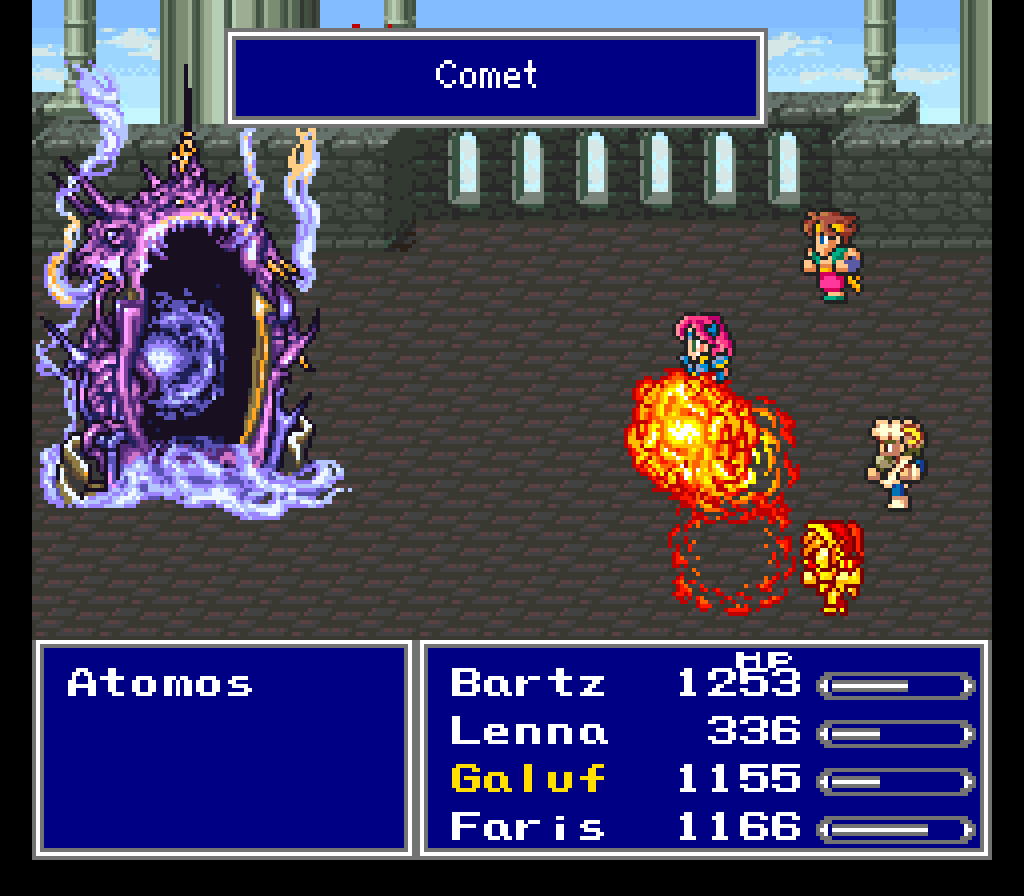Screen dimensions: 1024x896
Task: Select Atomos in the enemy list
Action: (160, 684)
